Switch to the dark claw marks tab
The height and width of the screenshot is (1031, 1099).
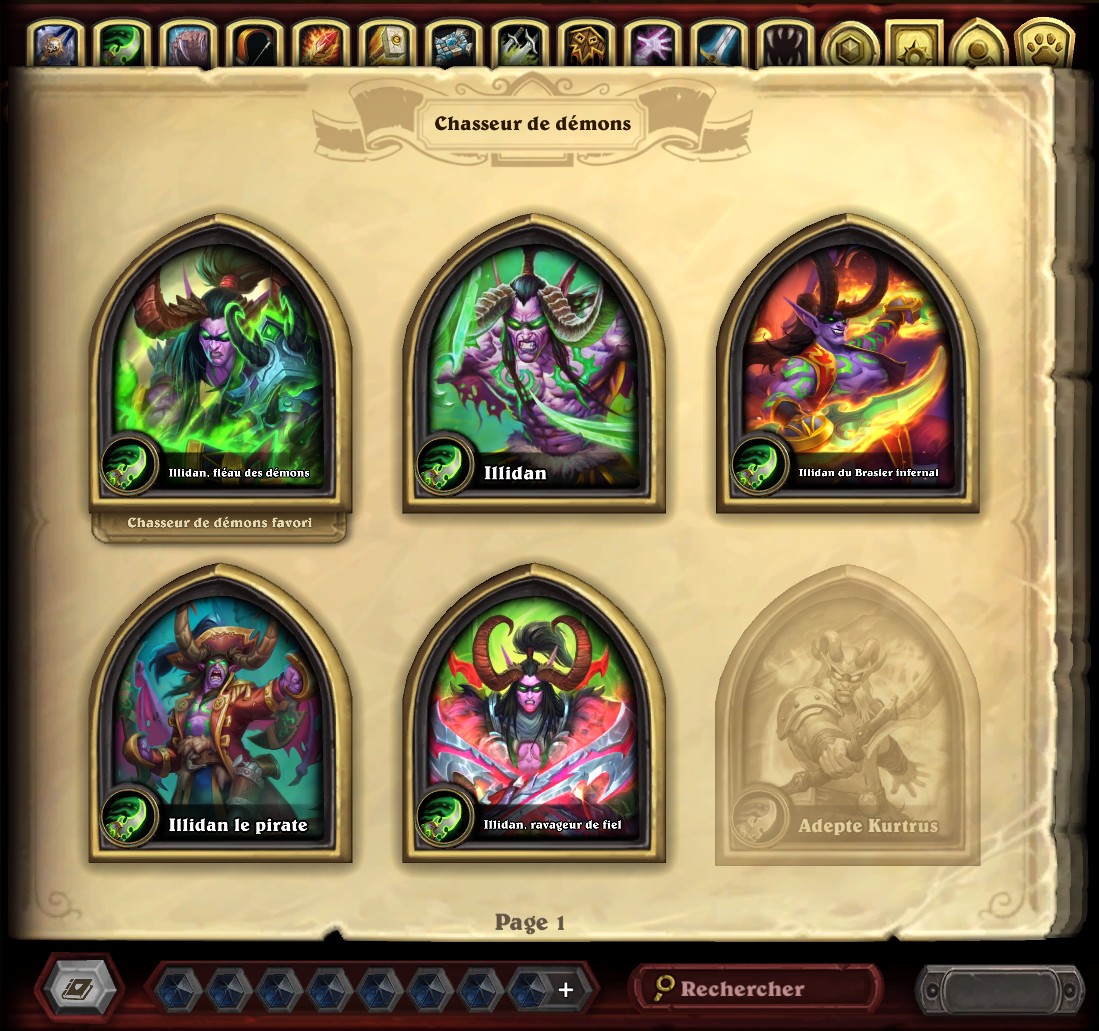783,45
